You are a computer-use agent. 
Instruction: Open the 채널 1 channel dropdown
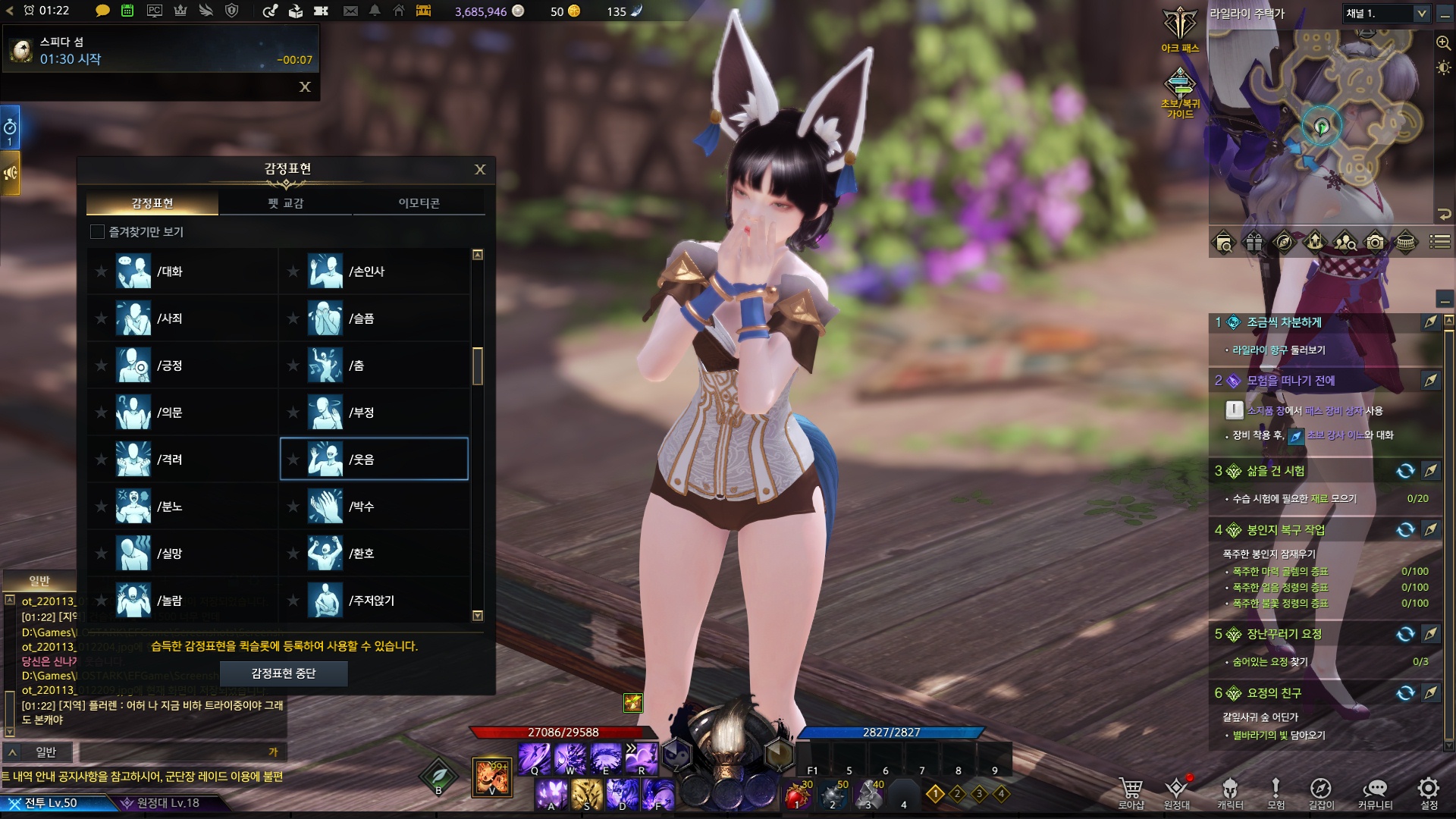(x=1421, y=14)
